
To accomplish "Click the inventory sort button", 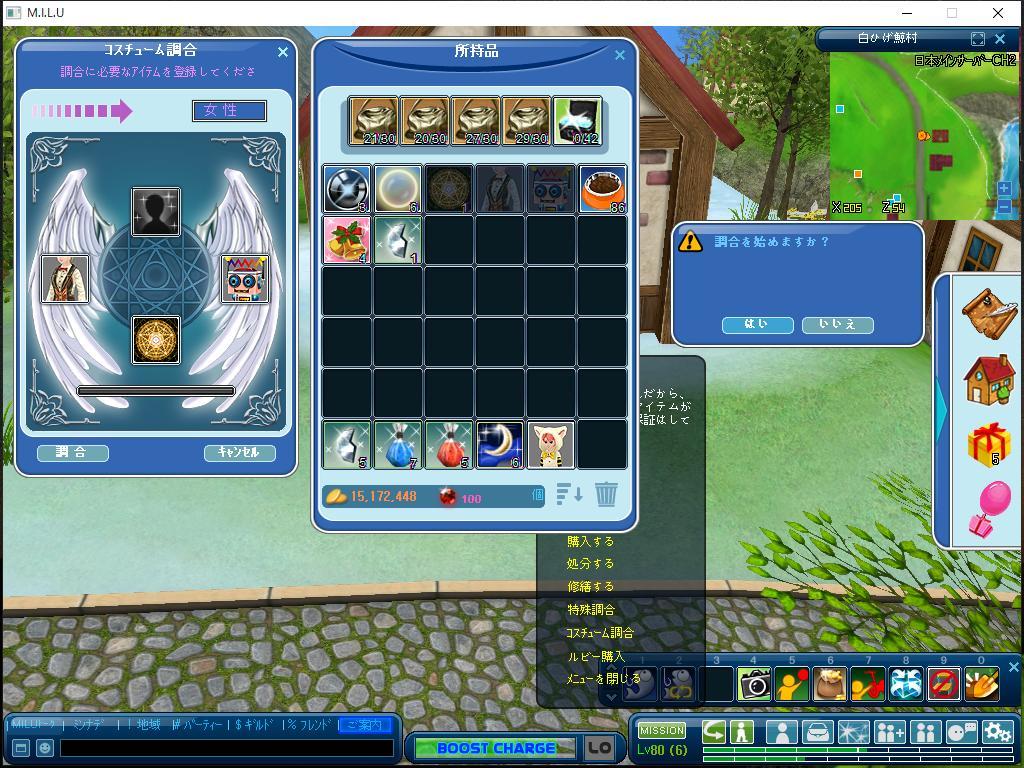I will [x=569, y=494].
